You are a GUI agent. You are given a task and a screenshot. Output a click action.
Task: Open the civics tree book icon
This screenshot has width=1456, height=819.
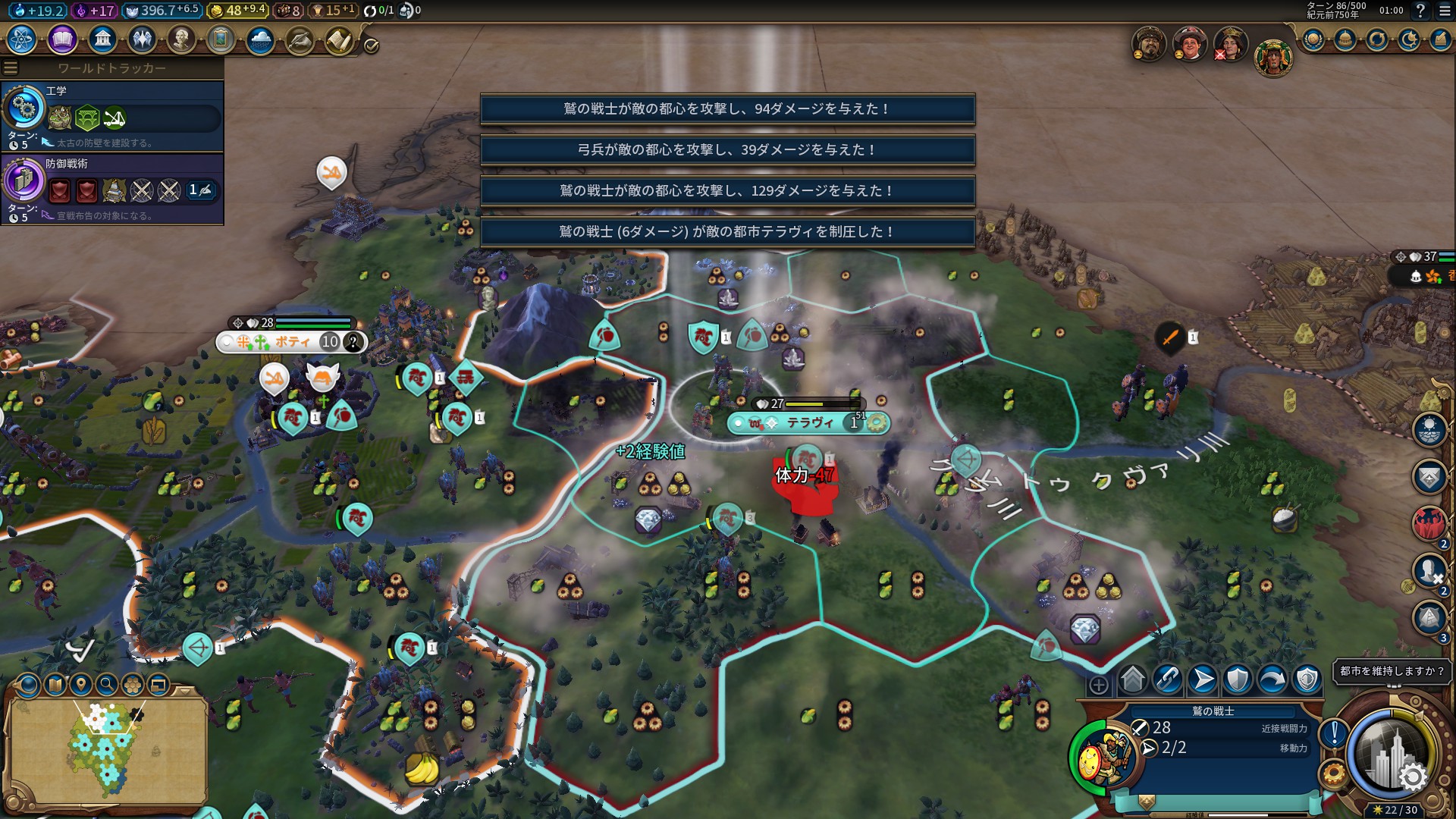[x=62, y=39]
